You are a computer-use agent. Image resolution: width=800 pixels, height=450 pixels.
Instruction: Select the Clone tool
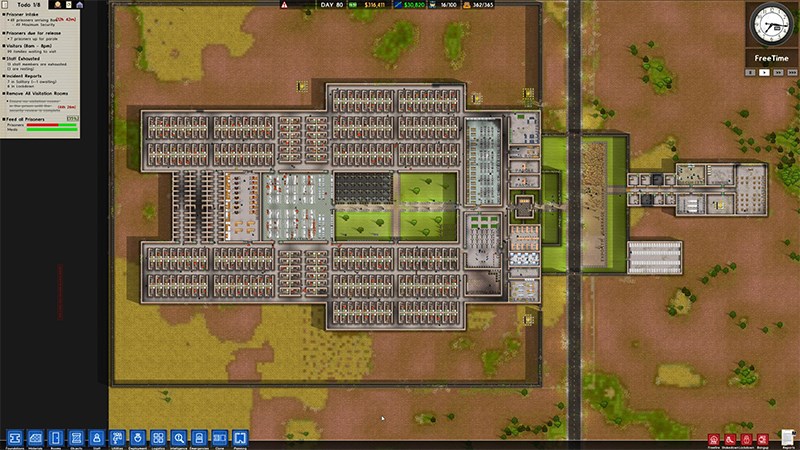(x=220, y=437)
